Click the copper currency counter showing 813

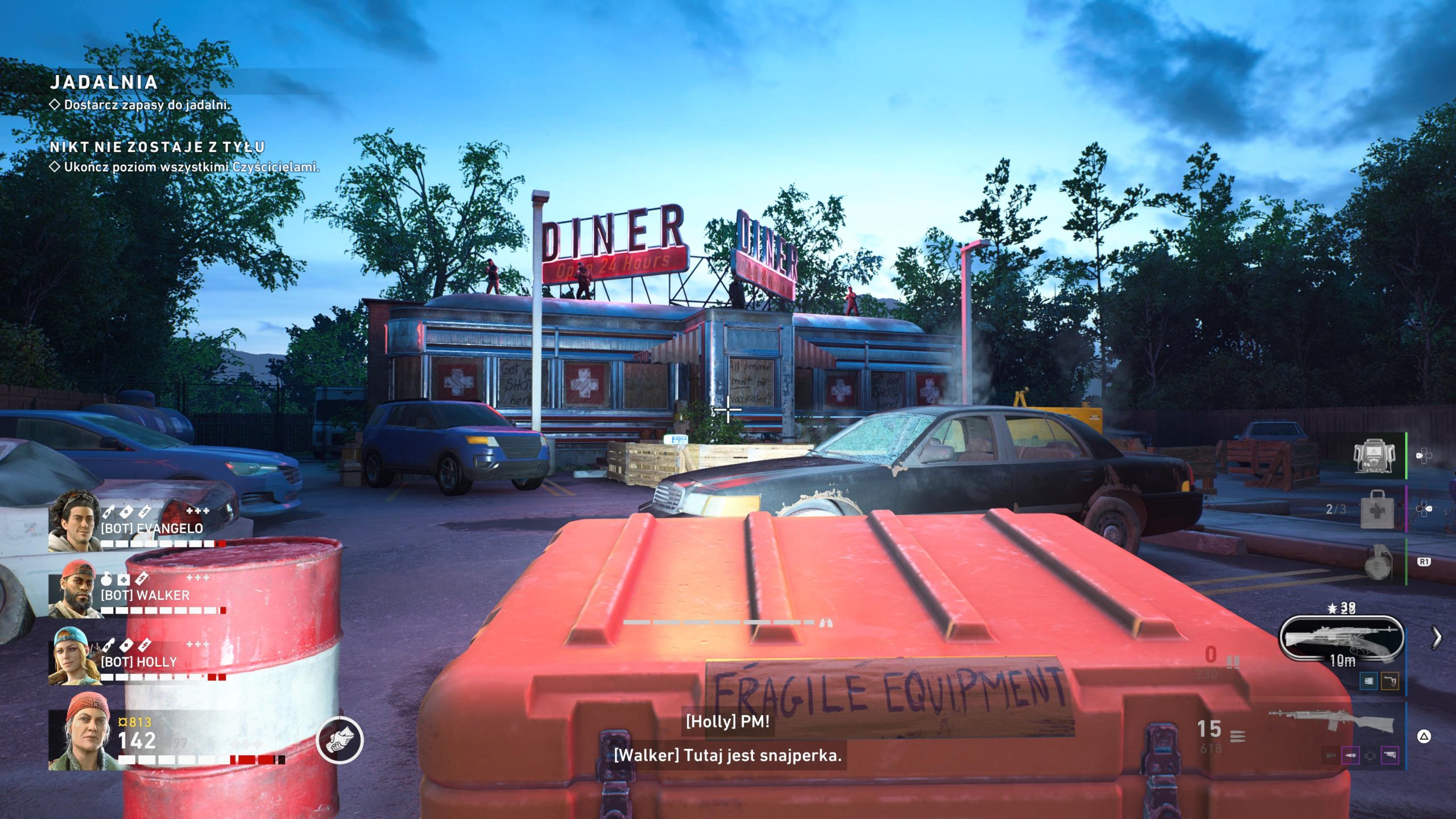click(135, 722)
